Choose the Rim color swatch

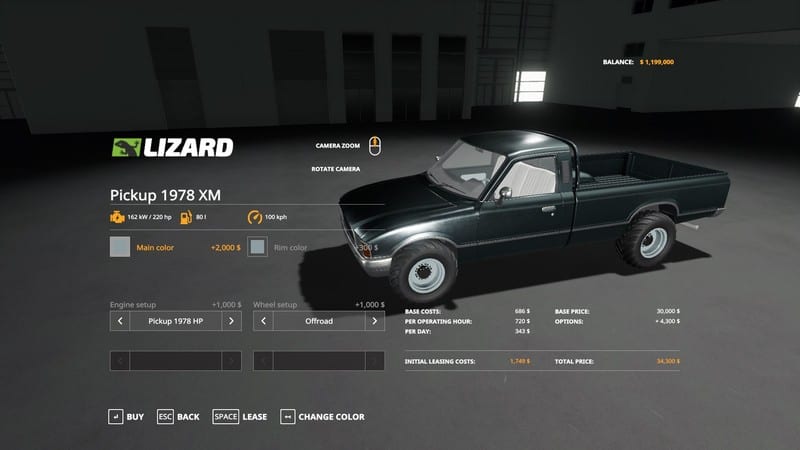coord(258,247)
